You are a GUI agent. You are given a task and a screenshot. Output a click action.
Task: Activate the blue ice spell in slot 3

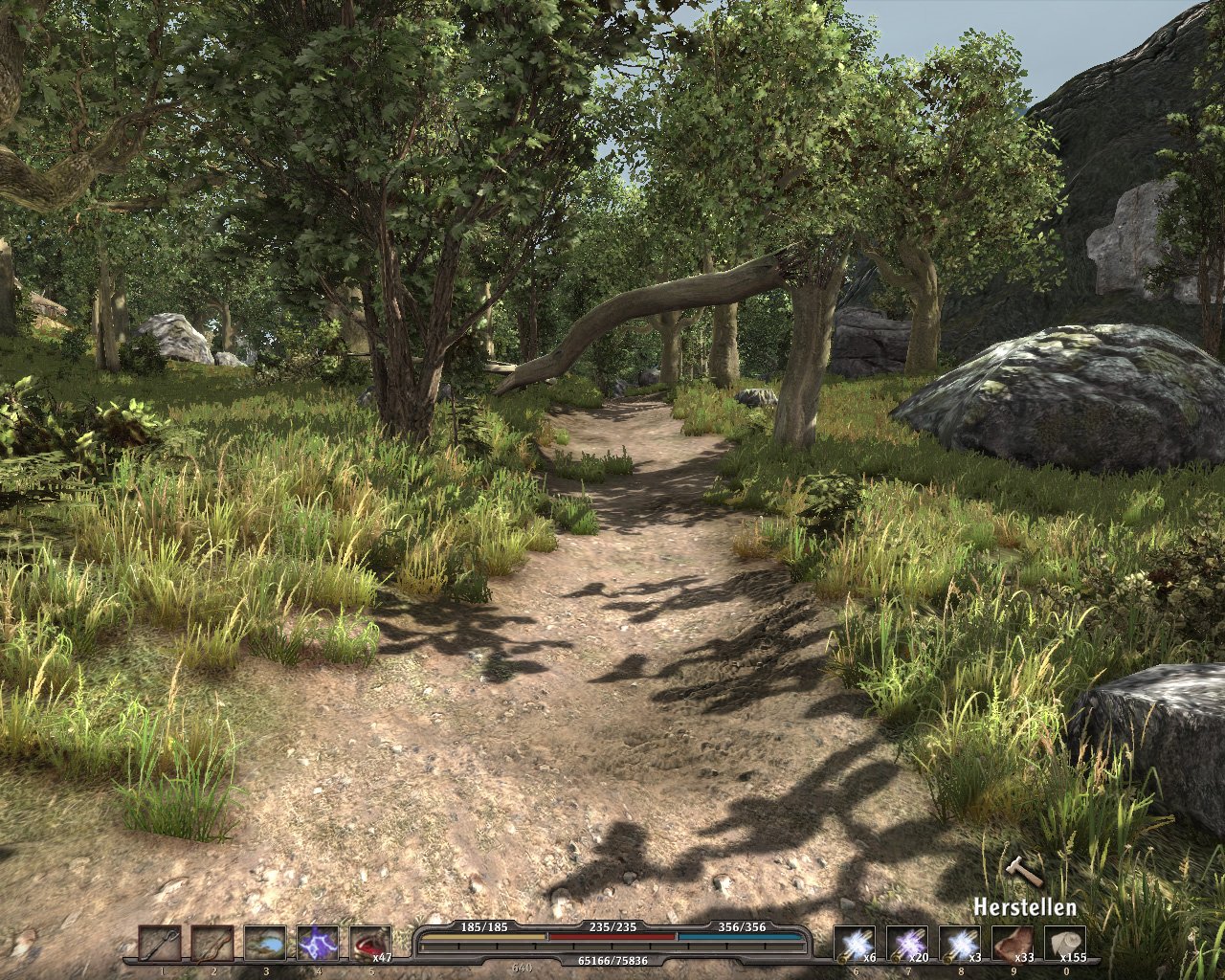(x=264, y=944)
